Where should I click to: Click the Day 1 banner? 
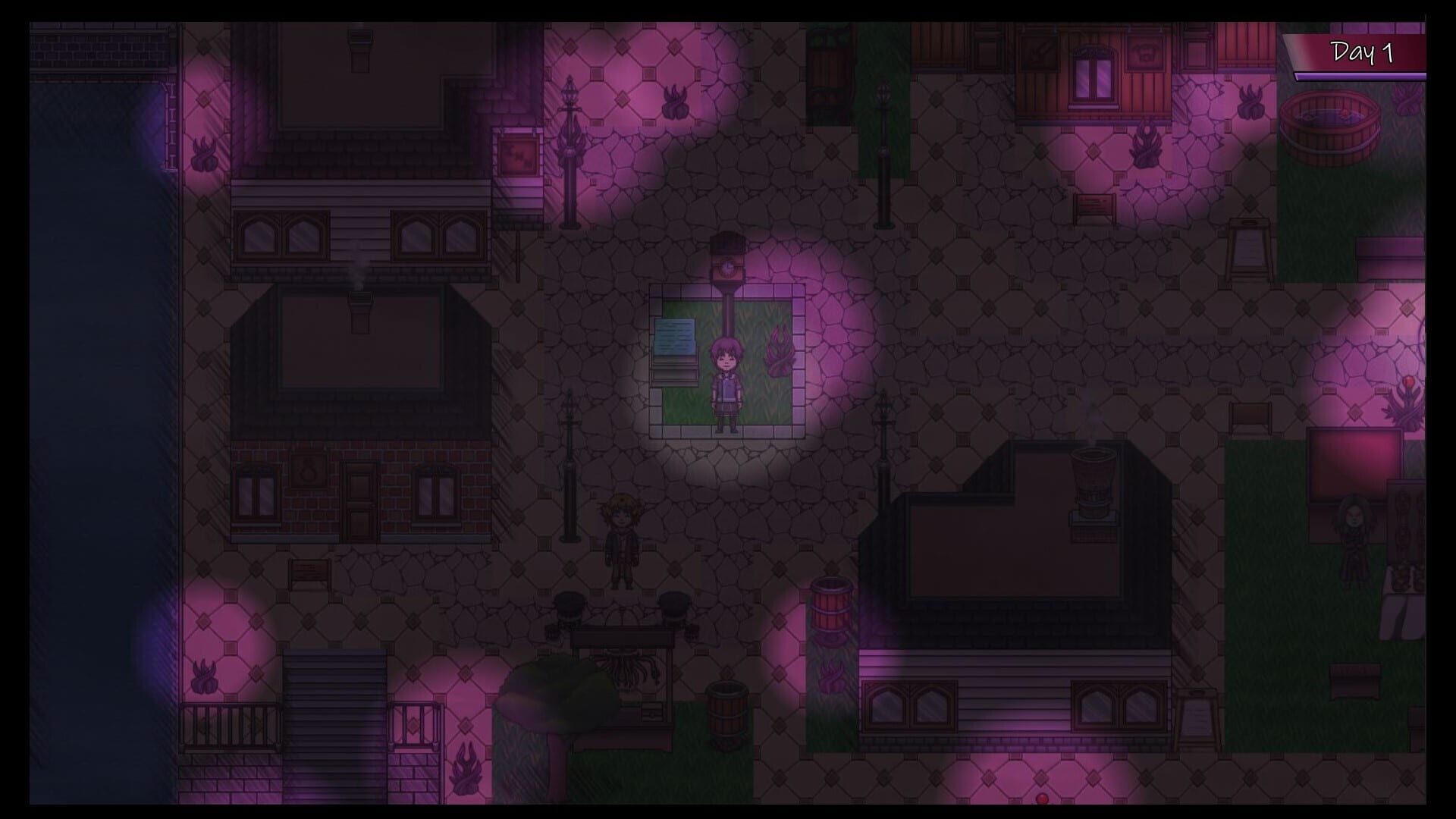click(1361, 53)
